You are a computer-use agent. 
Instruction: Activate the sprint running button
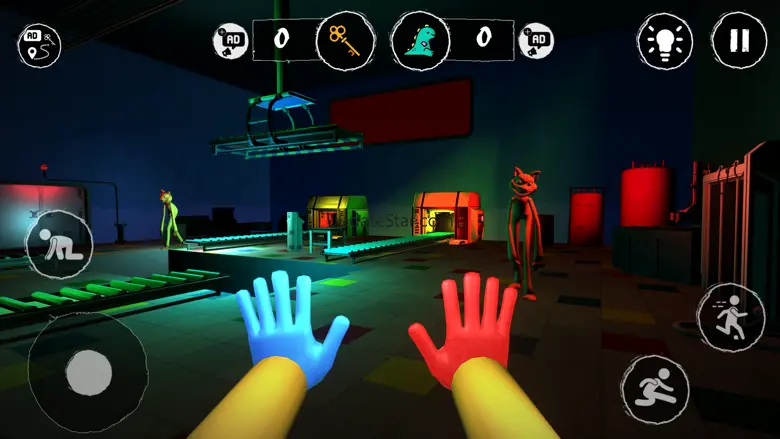[x=730, y=316]
